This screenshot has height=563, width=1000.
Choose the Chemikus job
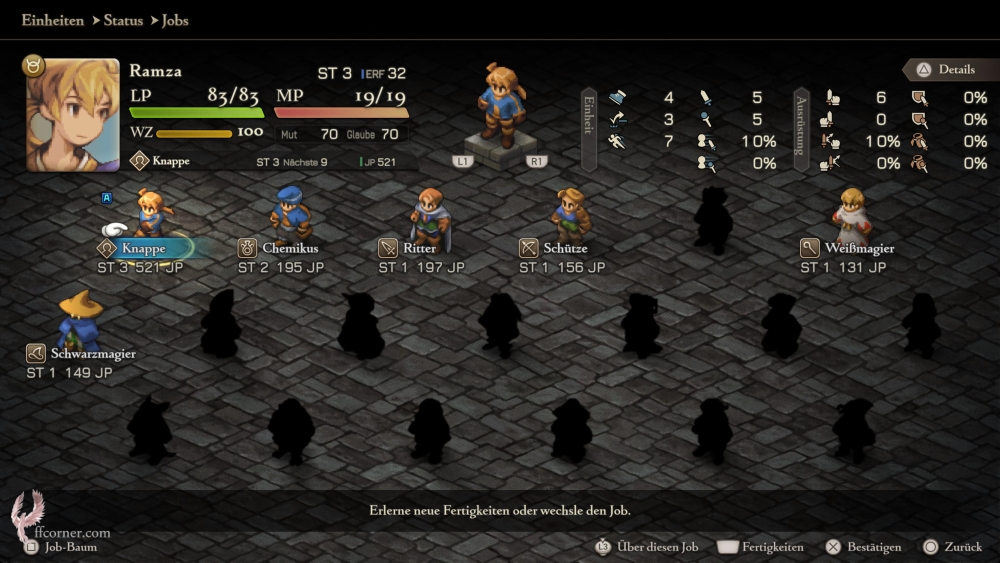click(x=282, y=248)
